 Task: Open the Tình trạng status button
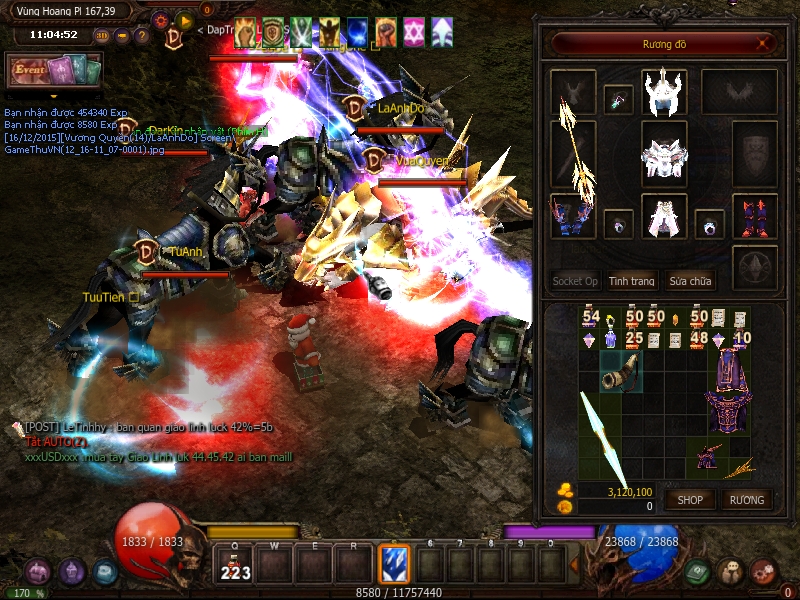(x=632, y=281)
